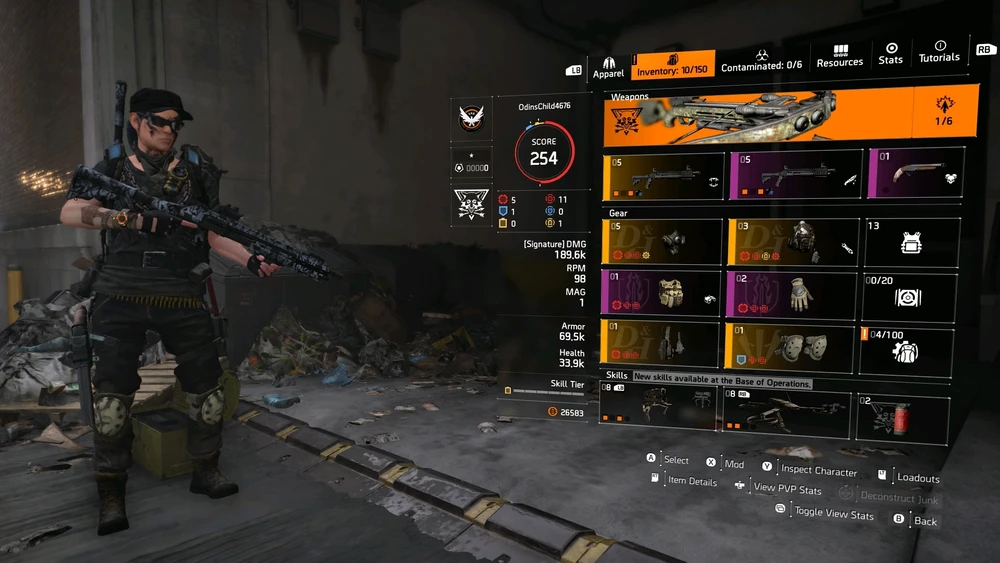Open the gear mods backpack tile
This screenshot has height=563, width=1000.
pyautogui.click(x=908, y=350)
